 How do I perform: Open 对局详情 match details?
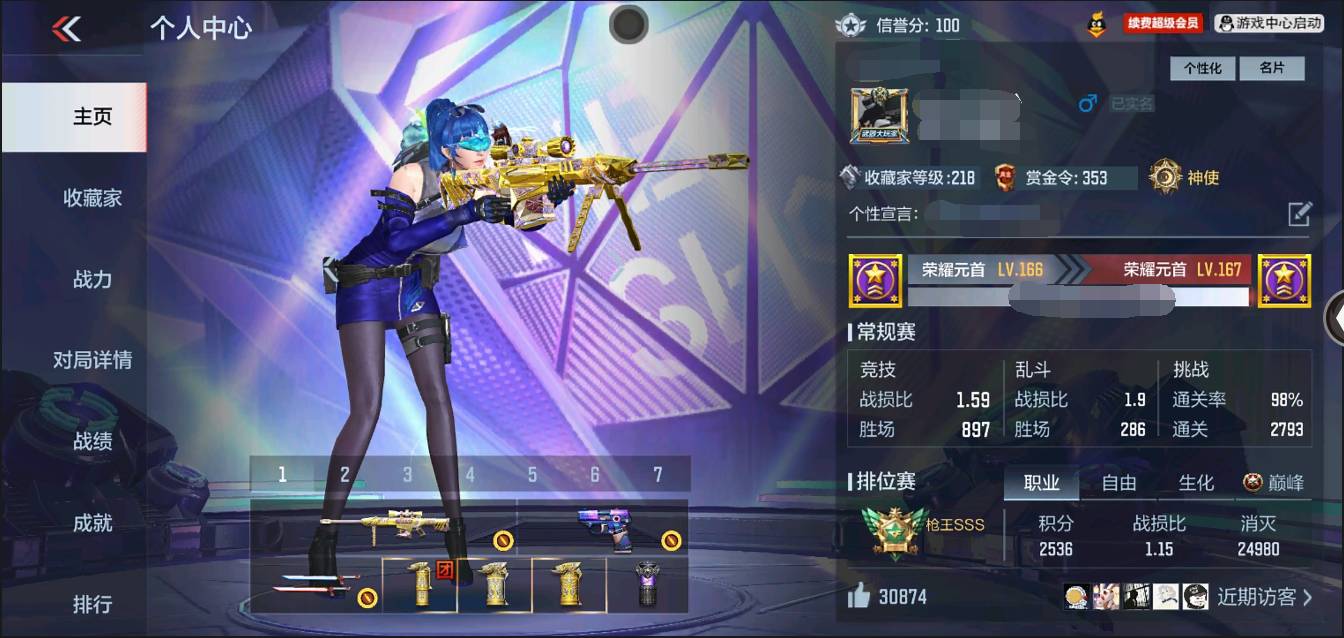pos(92,360)
